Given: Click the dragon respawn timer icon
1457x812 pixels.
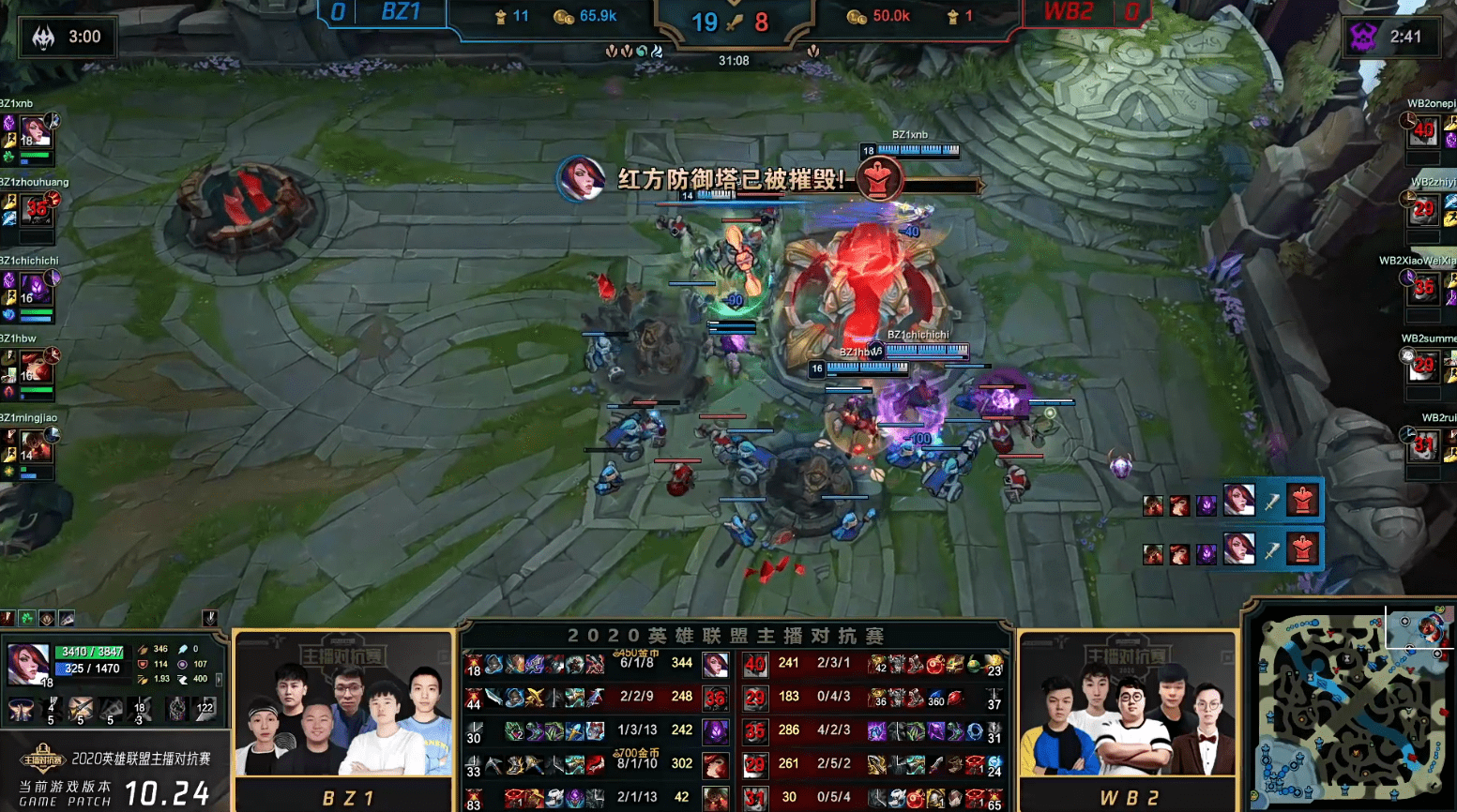Looking at the screenshot, I should [x=43, y=38].
